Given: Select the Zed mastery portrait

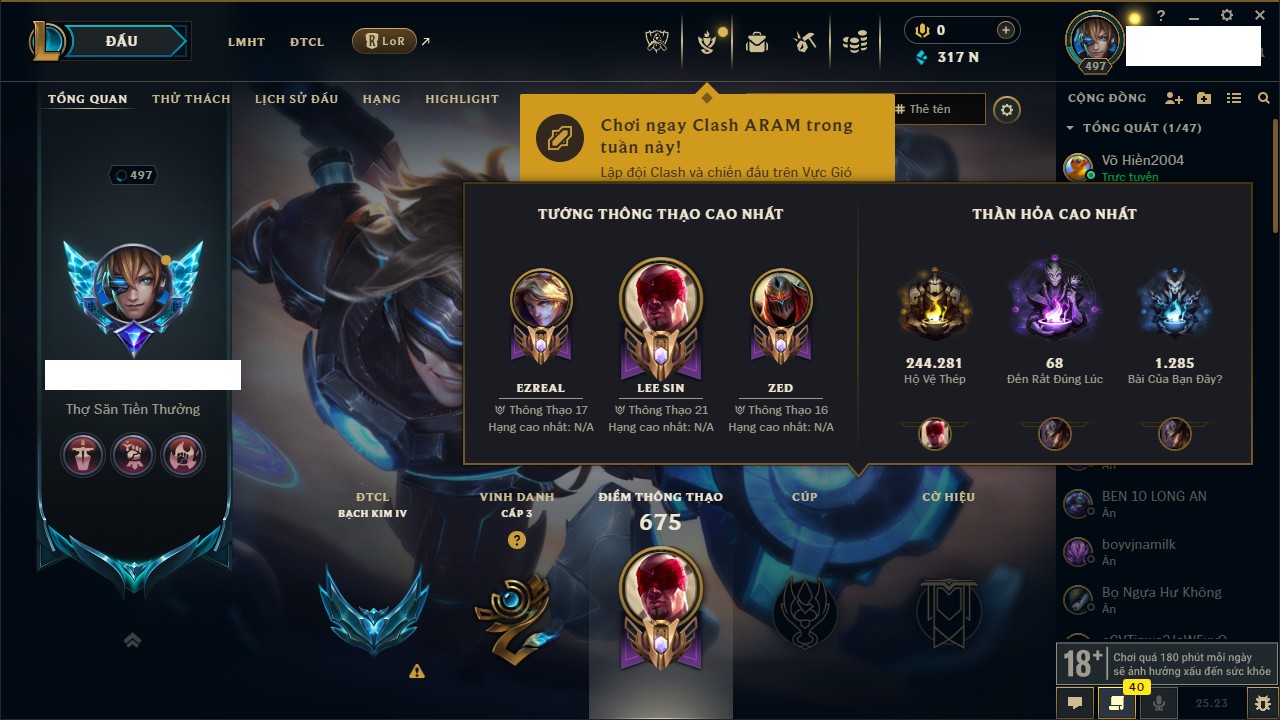Looking at the screenshot, I should tap(781, 301).
